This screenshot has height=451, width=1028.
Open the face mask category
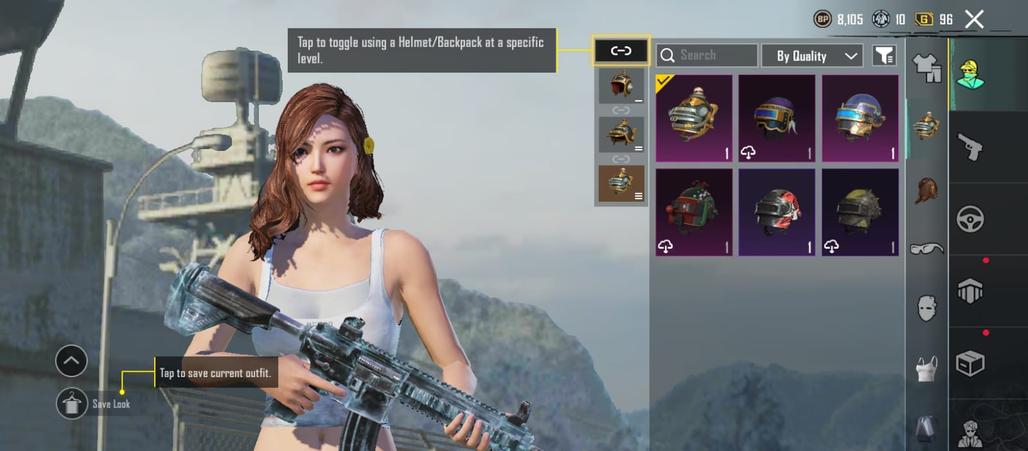coord(927,308)
